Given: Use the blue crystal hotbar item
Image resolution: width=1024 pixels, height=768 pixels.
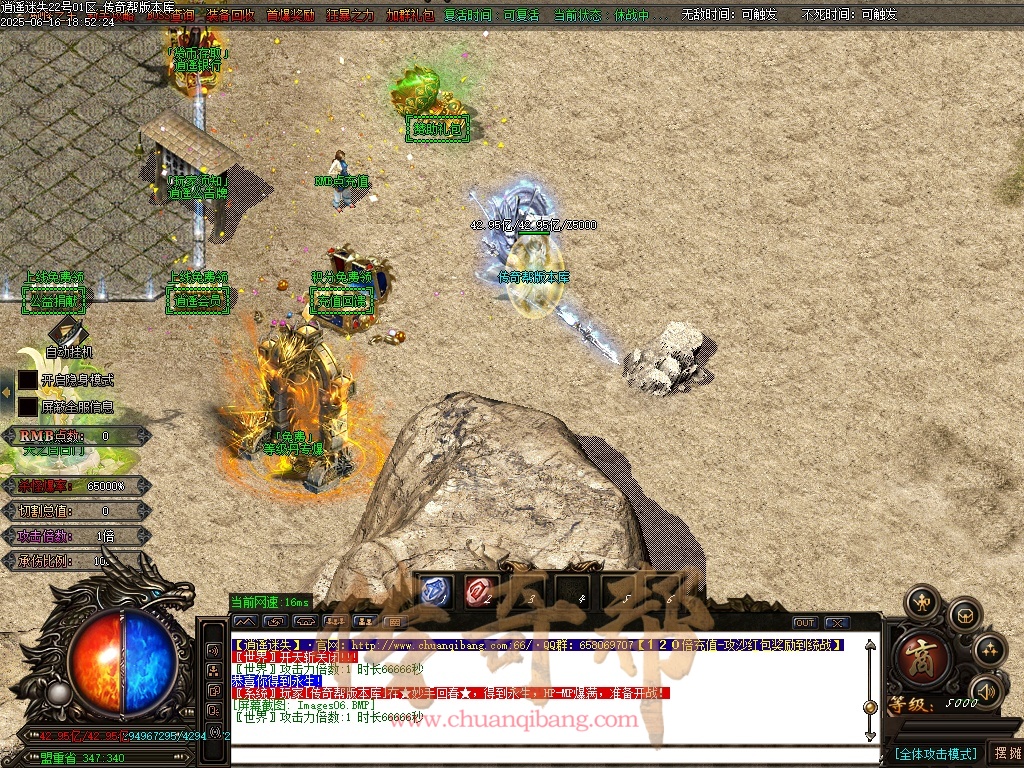Looking at the screenshot, I should pyautogui.click(x=435, y=592).
